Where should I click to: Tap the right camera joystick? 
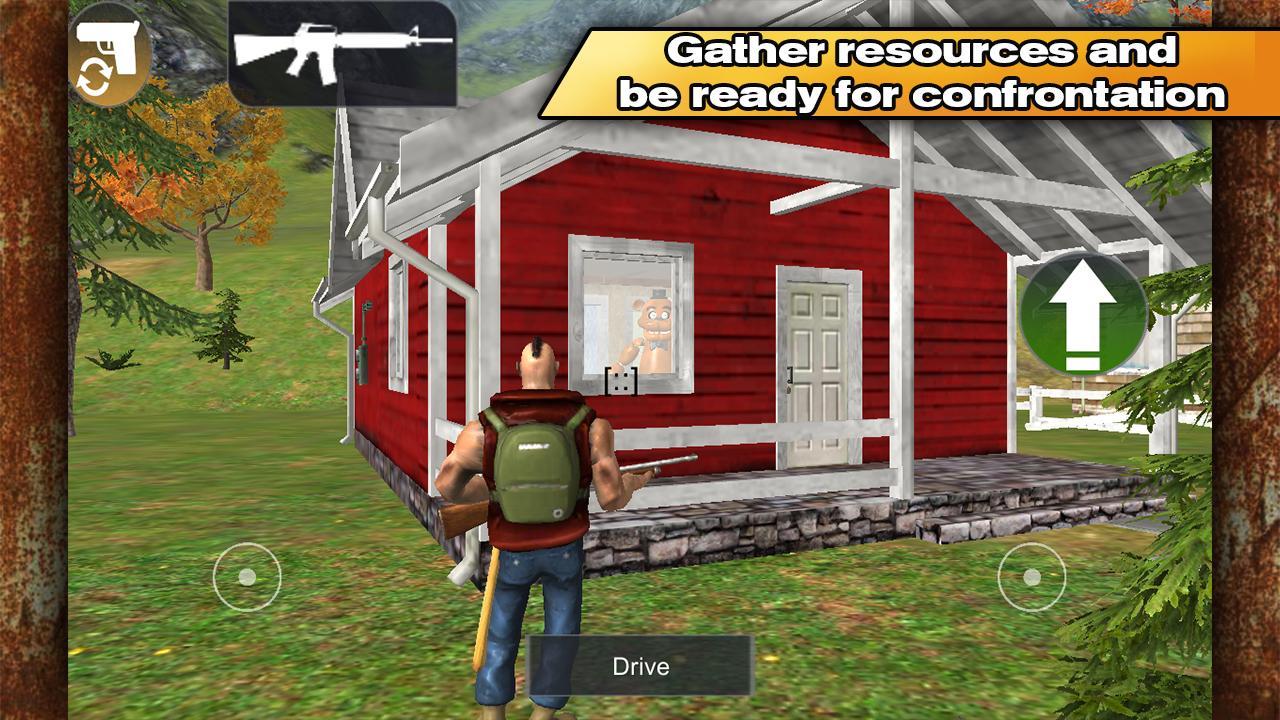[1032, 576]
